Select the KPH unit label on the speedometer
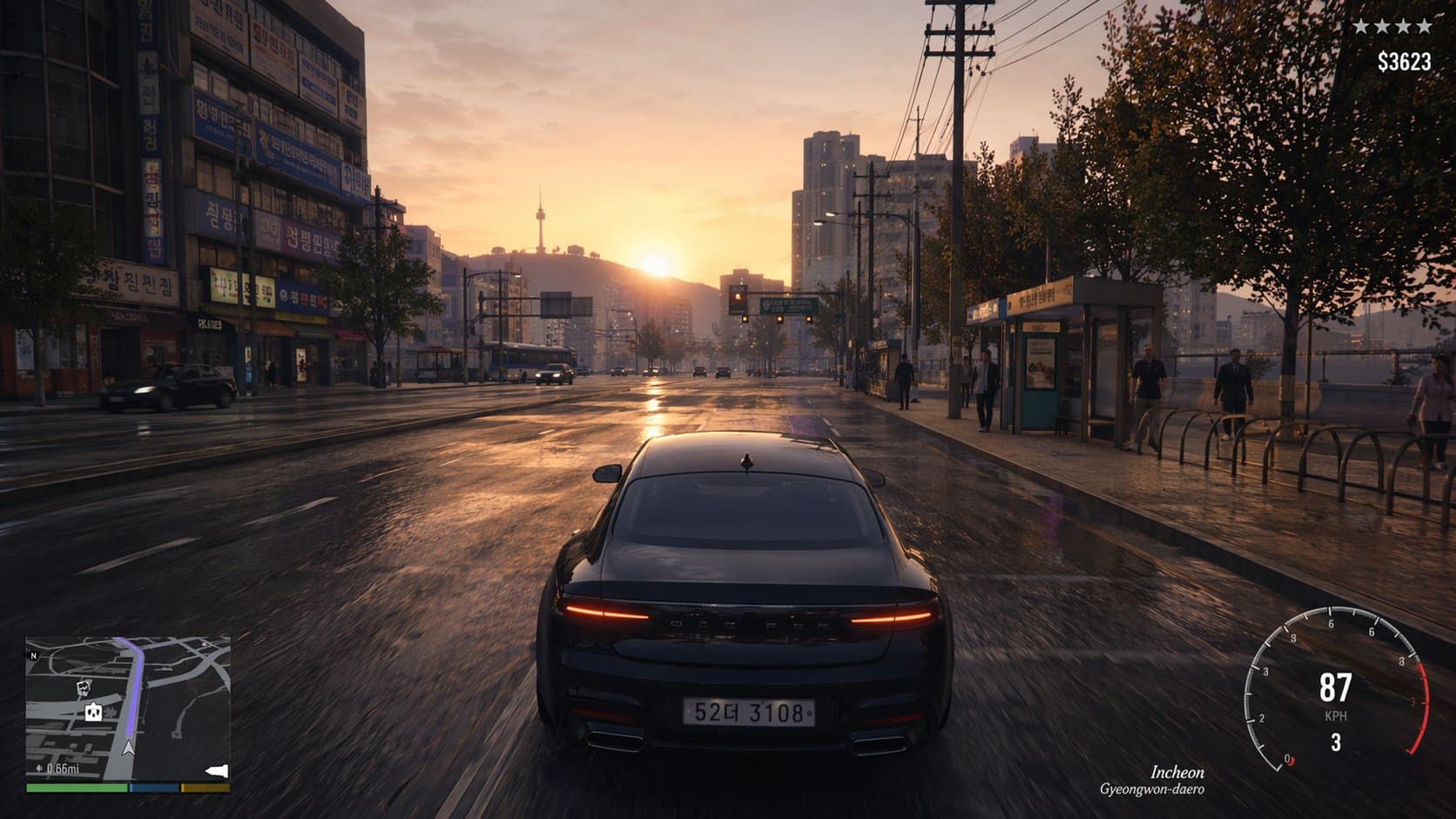Viewport: 1456px width, 819px height. [x=1336, y=715]
